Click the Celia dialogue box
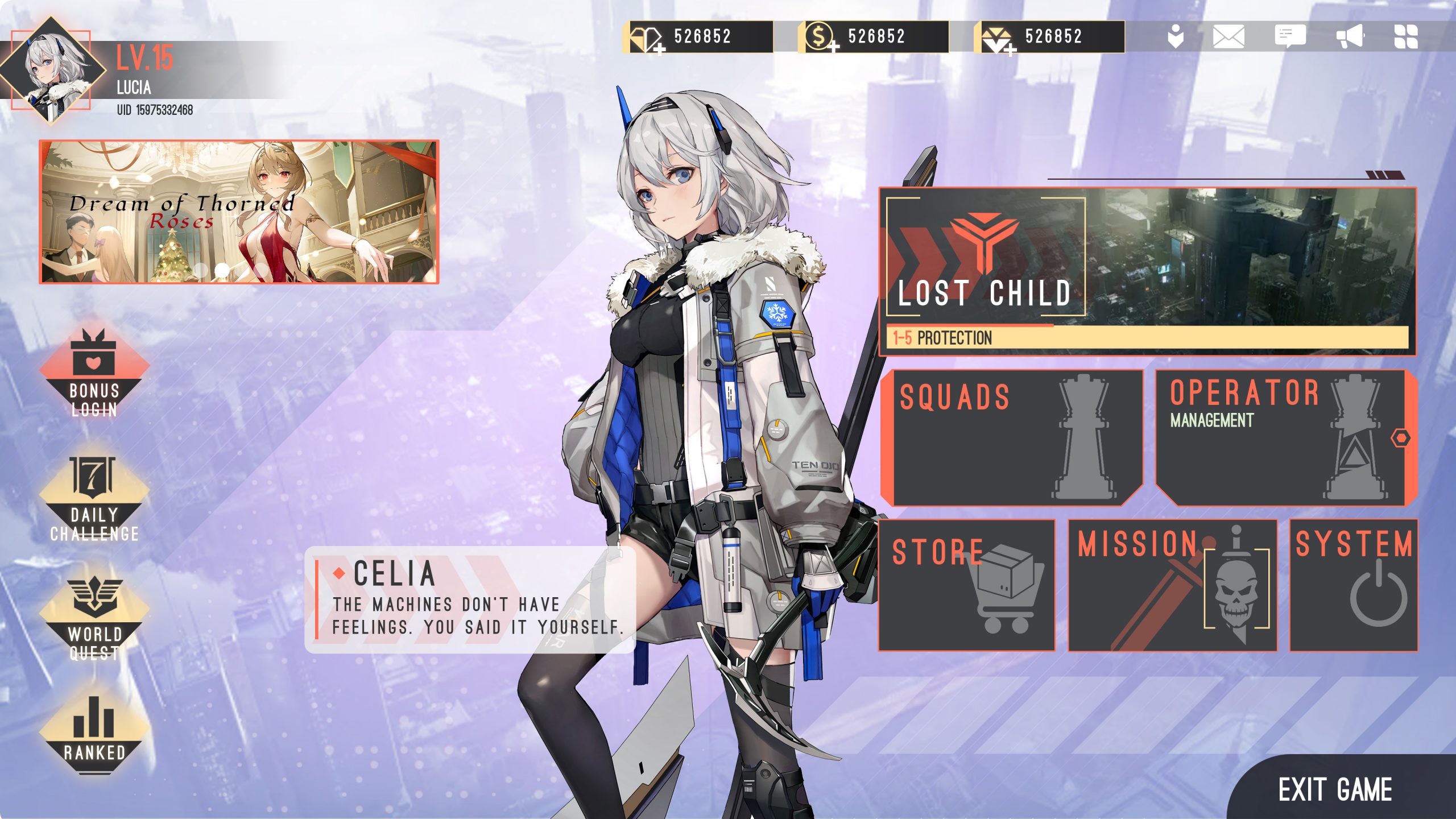Viewport: 1456px width, 819px height. click(470, 599)
